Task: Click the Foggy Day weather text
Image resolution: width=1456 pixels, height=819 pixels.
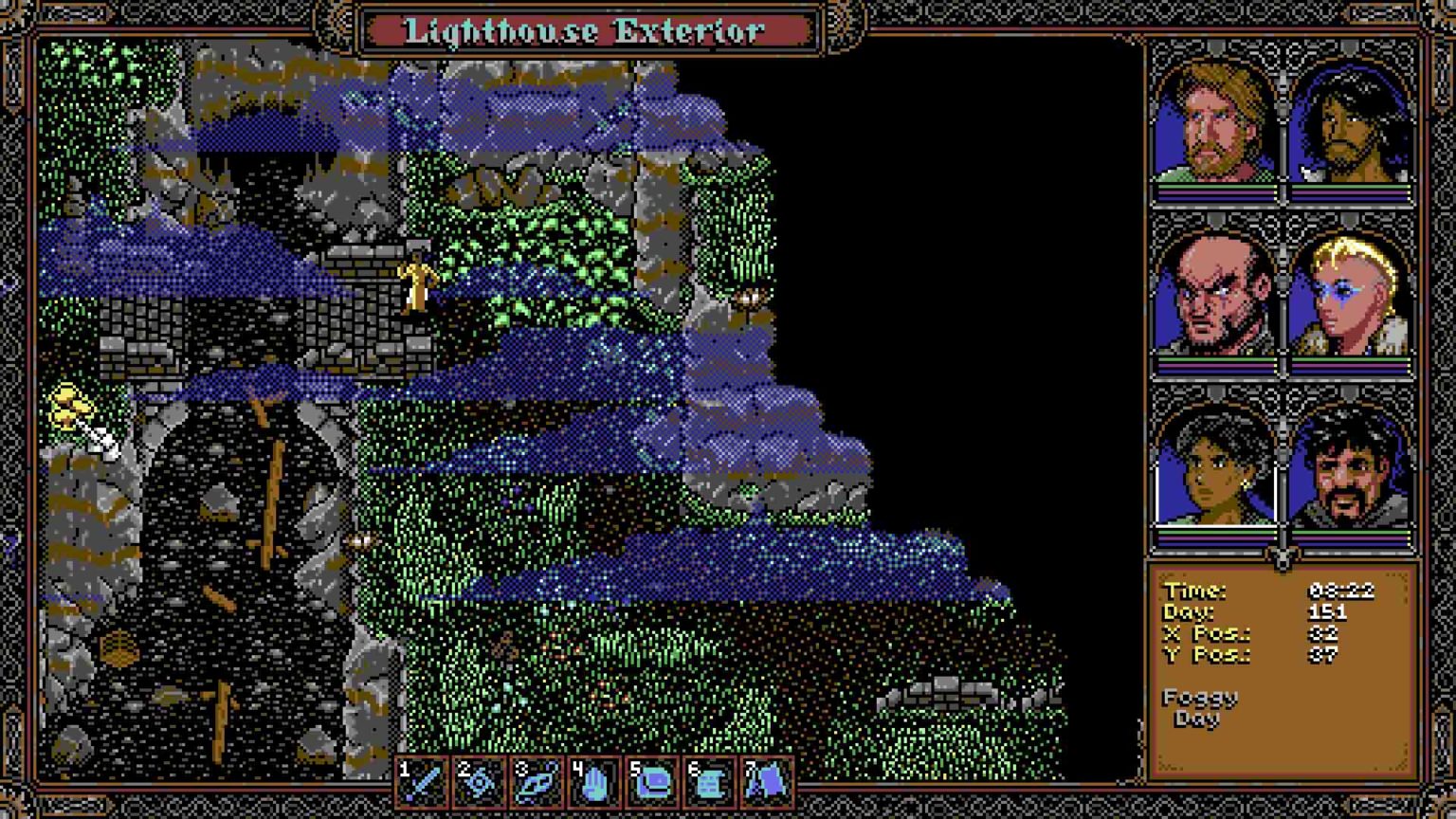Action: coord(1199,709)
